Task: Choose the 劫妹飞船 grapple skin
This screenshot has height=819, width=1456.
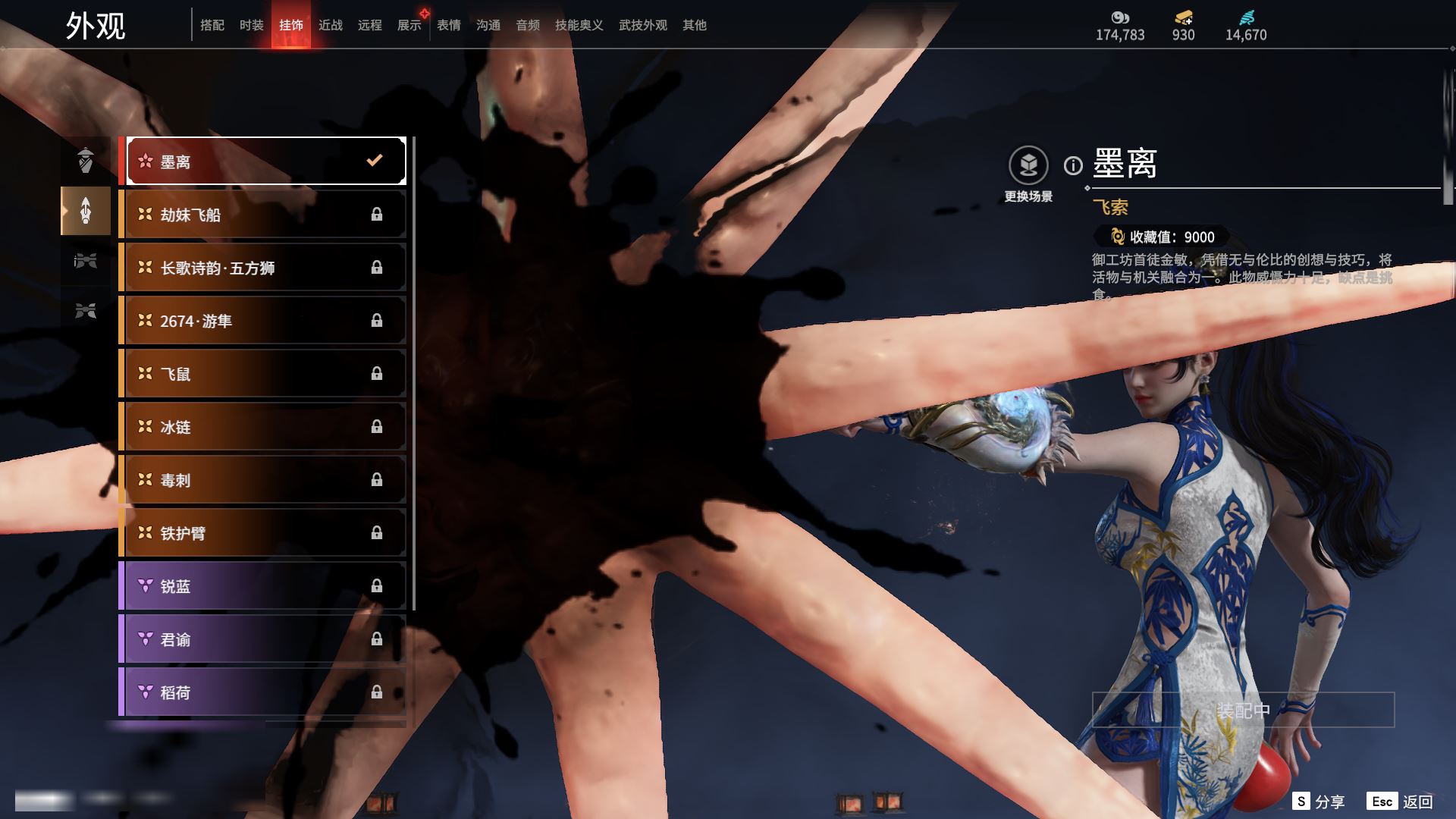Action: click(264, 215)
